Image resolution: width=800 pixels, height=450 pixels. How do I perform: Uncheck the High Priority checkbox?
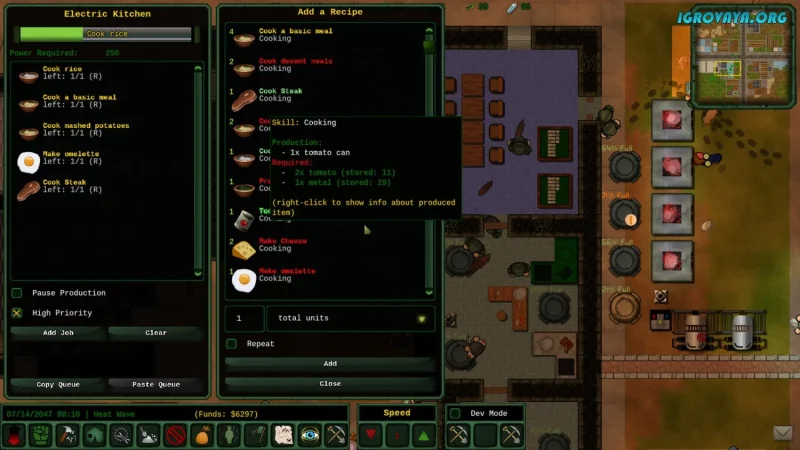tap(17, 313)
